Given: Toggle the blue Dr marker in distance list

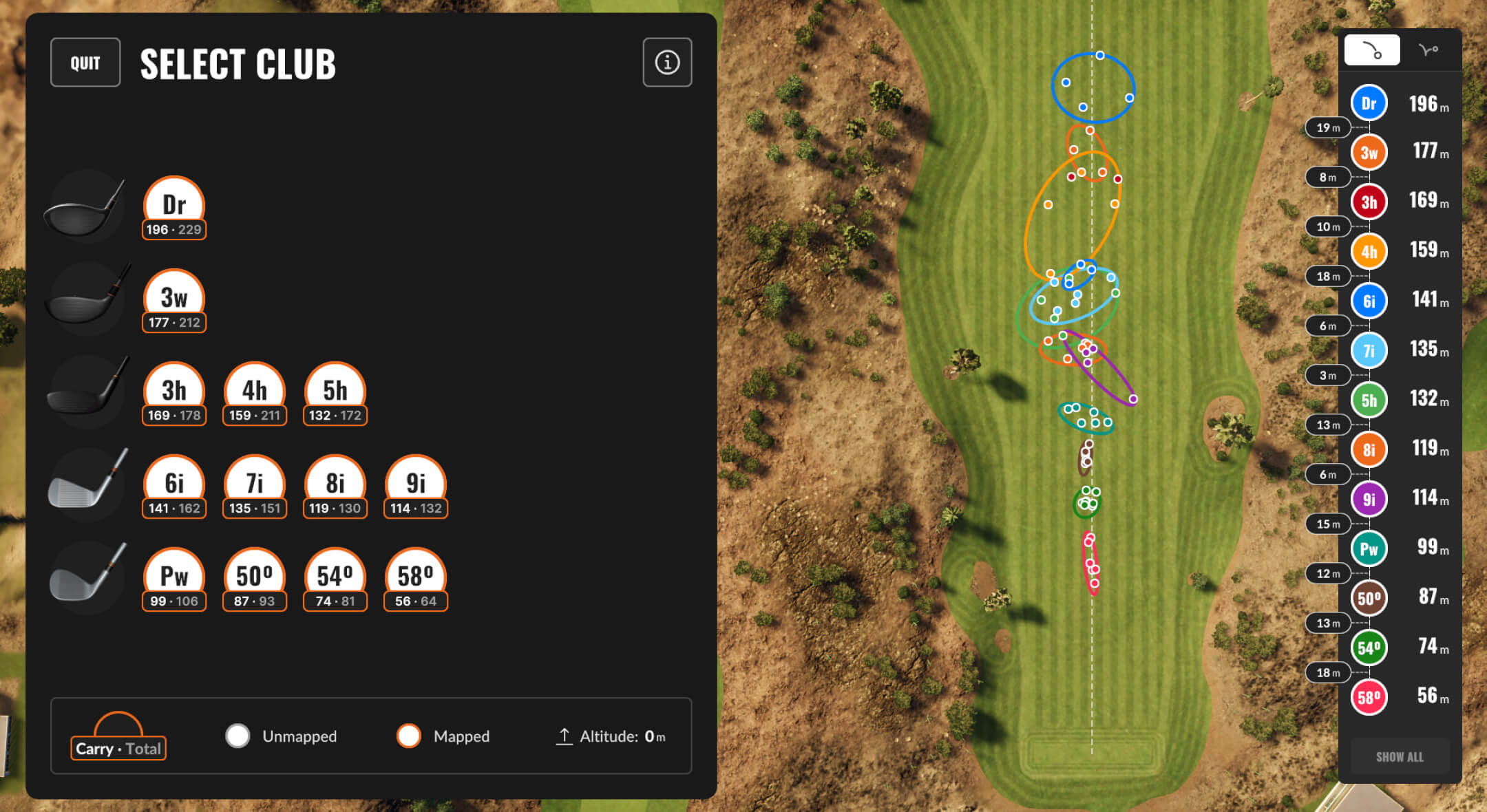Looking at the screenshot, I should coord(1369,103).
